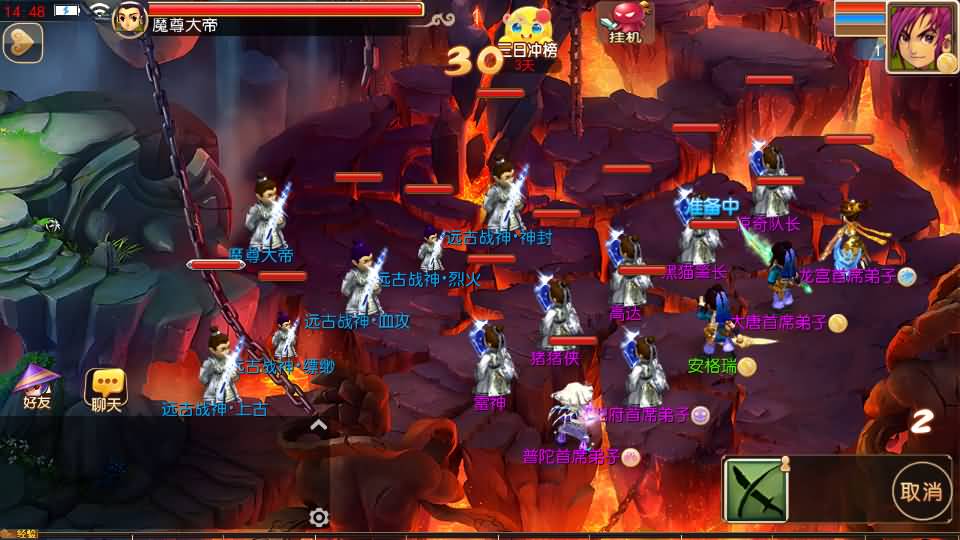Screen dimensions: 960x540
Task: Open the purple-haired character portrait
Action: 921,37
